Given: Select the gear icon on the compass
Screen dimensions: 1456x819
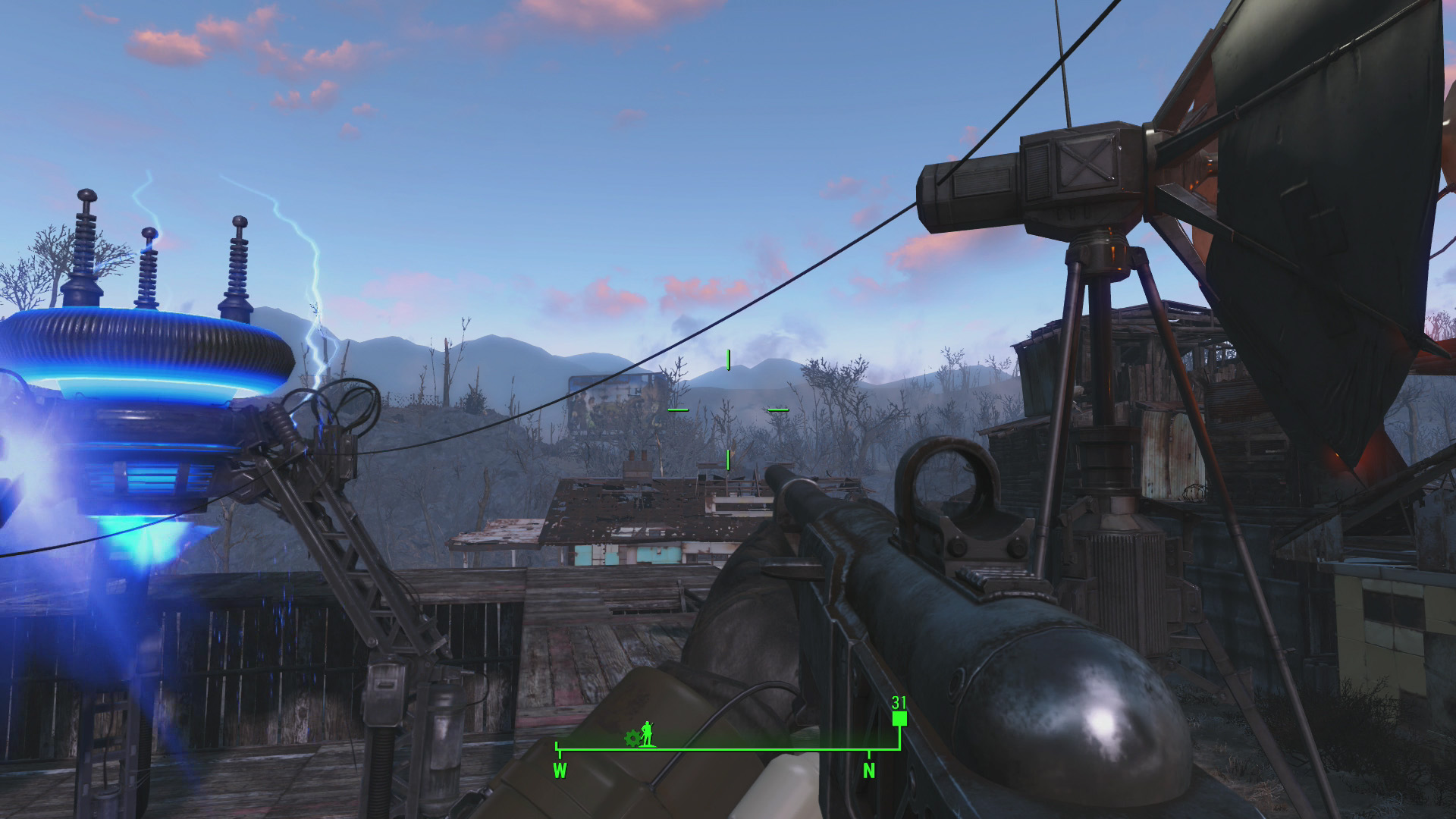Looking at the screenshot, I should (632, 738).
